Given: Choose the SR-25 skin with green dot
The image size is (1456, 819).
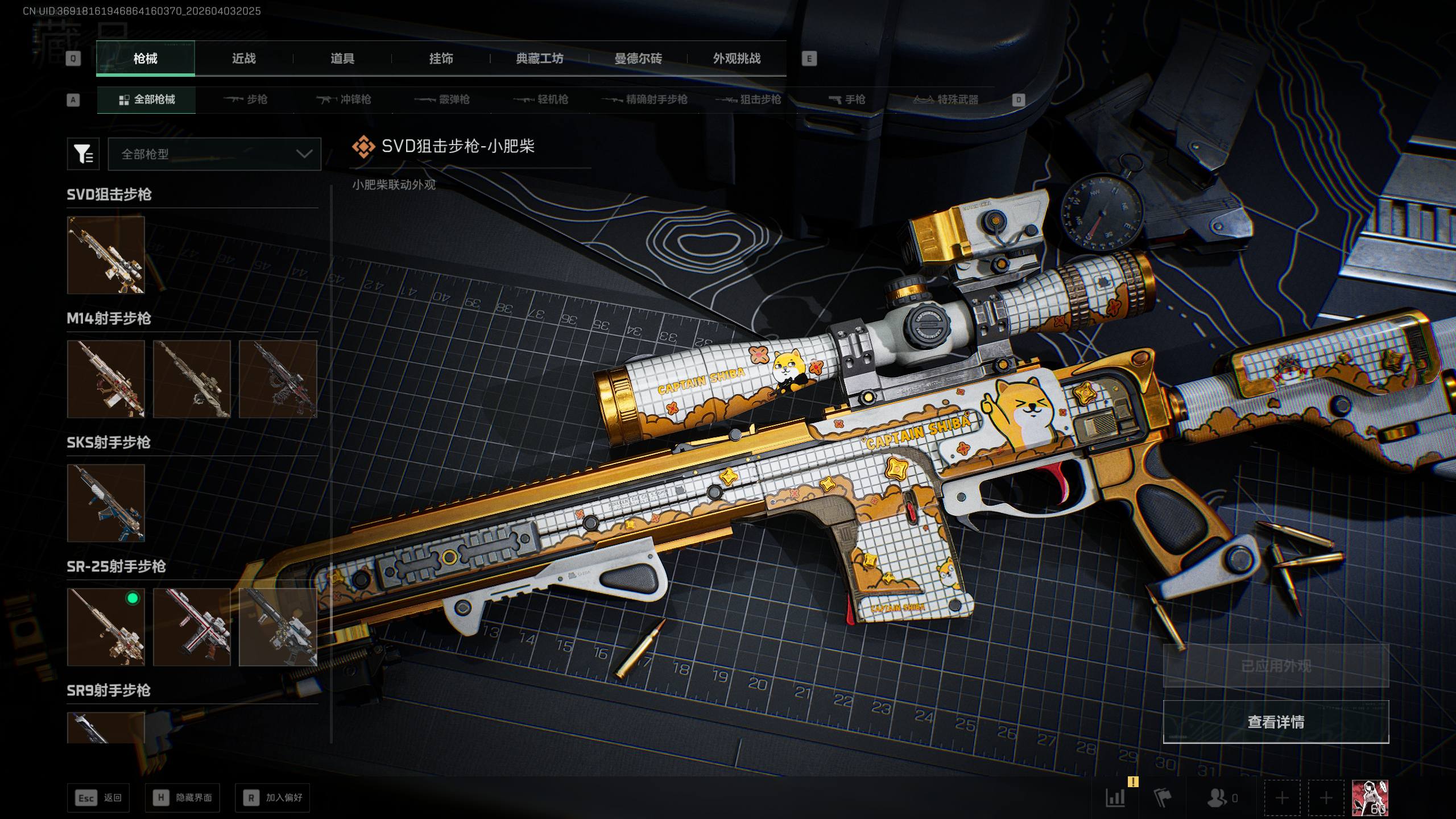Looking at the screenshot, I should point(106,627).
